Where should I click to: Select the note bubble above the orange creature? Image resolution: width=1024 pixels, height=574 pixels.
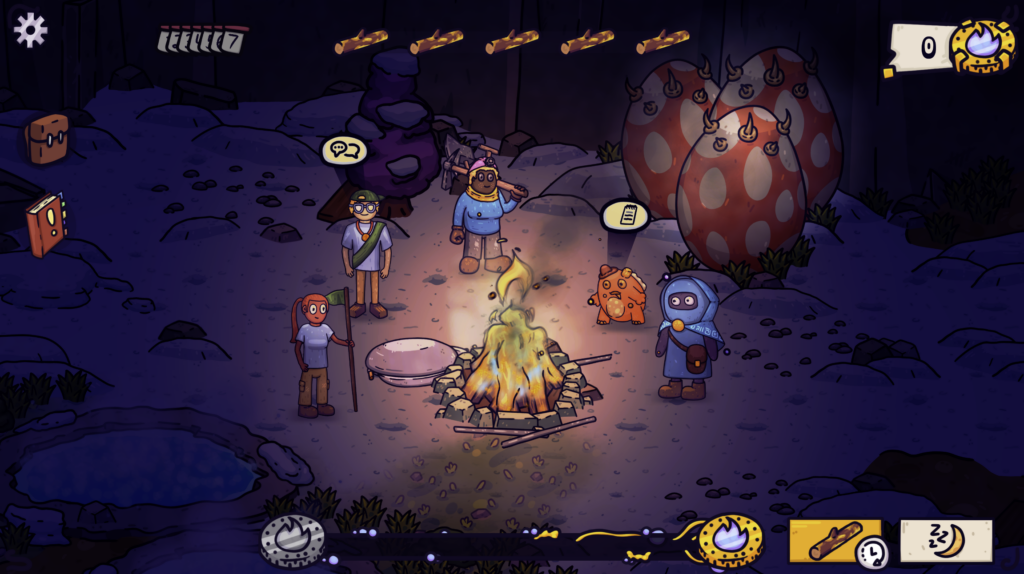[625, 214]
